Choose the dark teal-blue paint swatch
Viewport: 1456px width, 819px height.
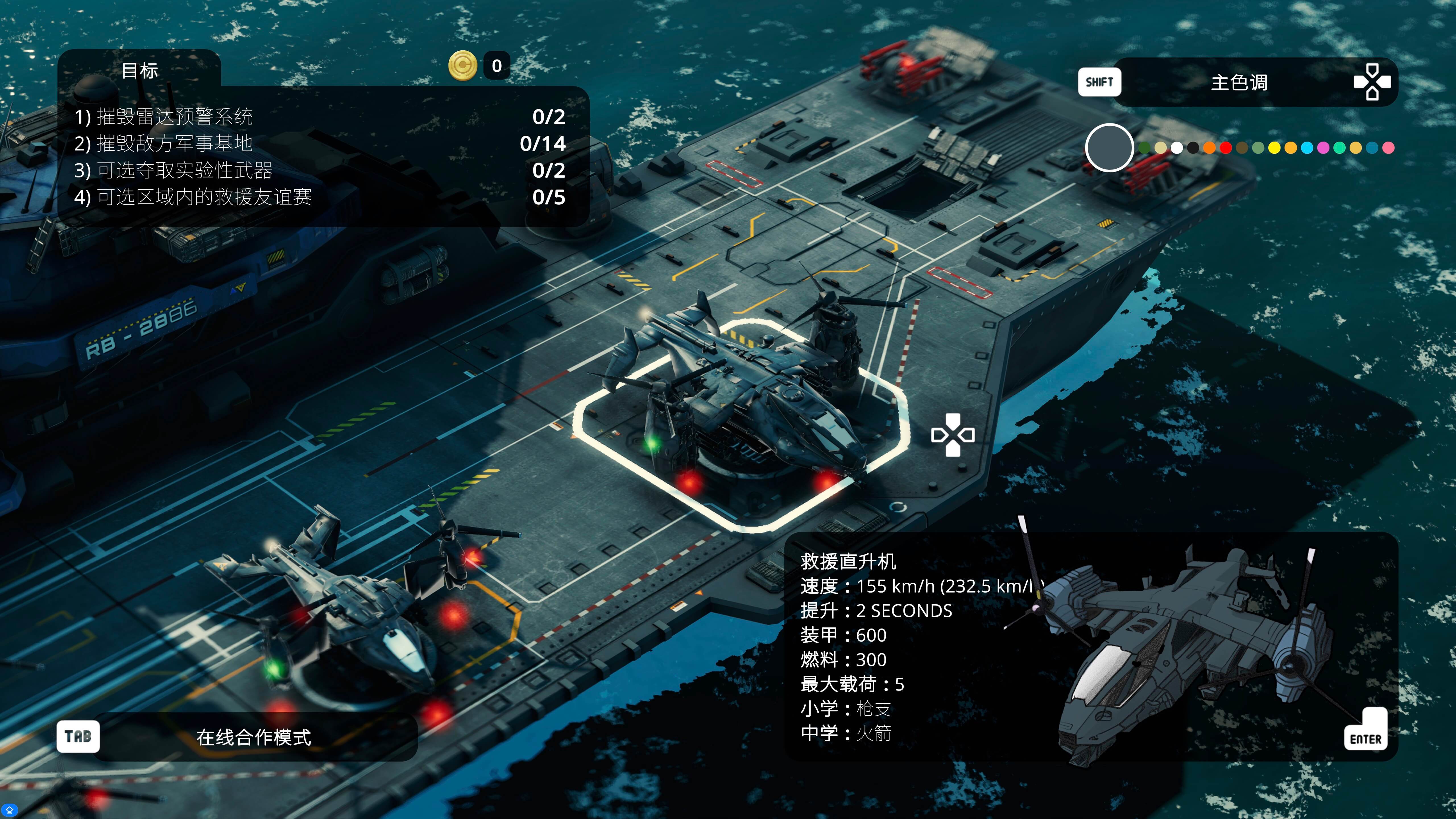coord(1372,148)
